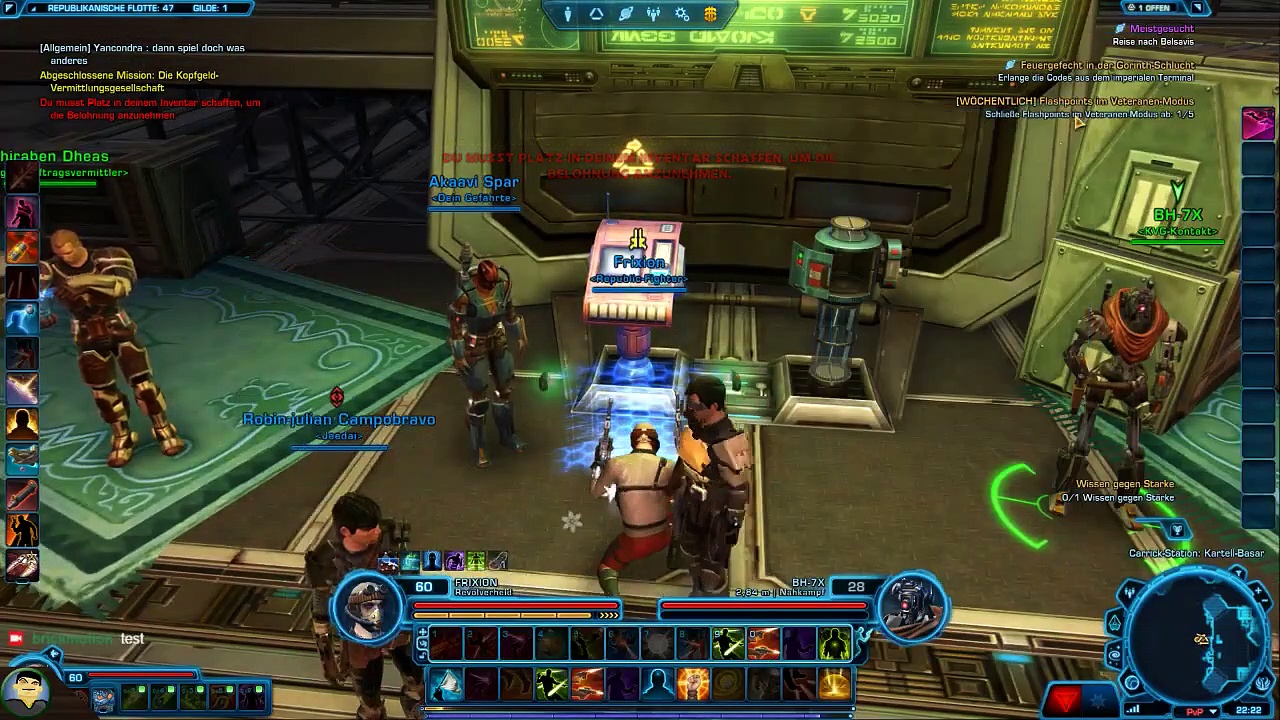Select the BH-7X target portrait
Screen dimensions: 1280x720
pyautogui.click(x=912, y=606)
